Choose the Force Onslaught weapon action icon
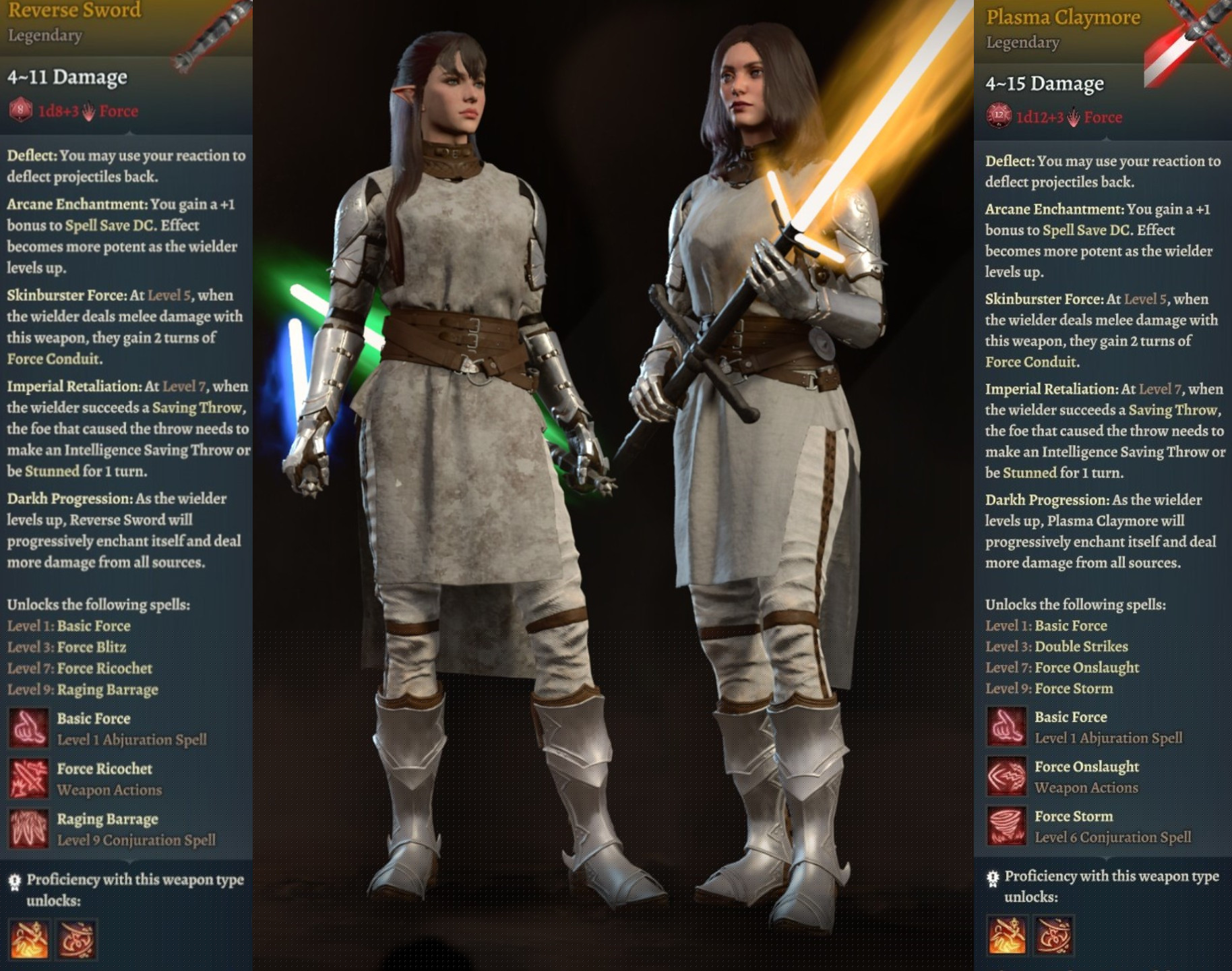 1006,776
